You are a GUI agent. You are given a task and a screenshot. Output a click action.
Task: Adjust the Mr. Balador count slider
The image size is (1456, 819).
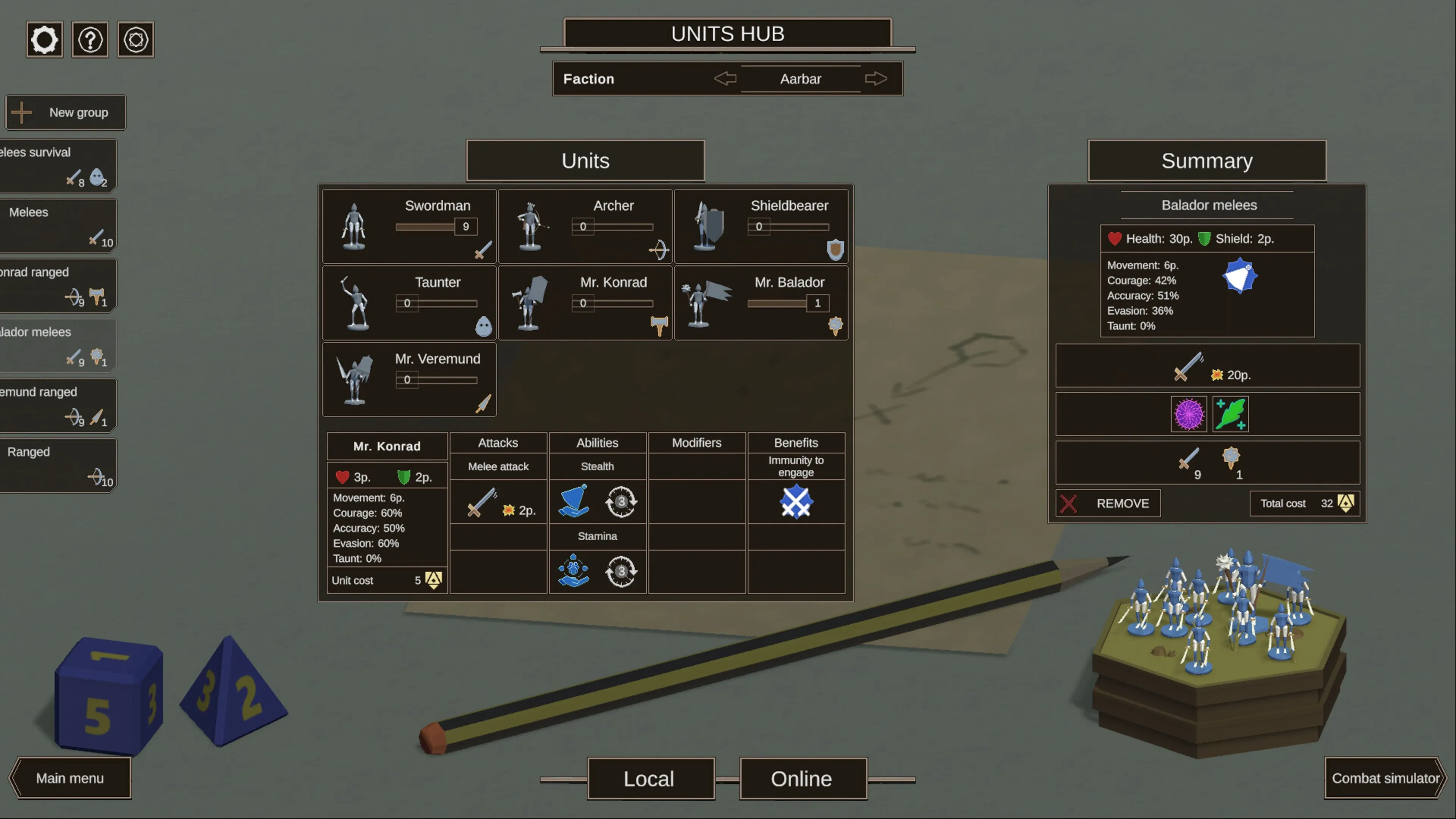pyautogui.click(x=788, y=303)
